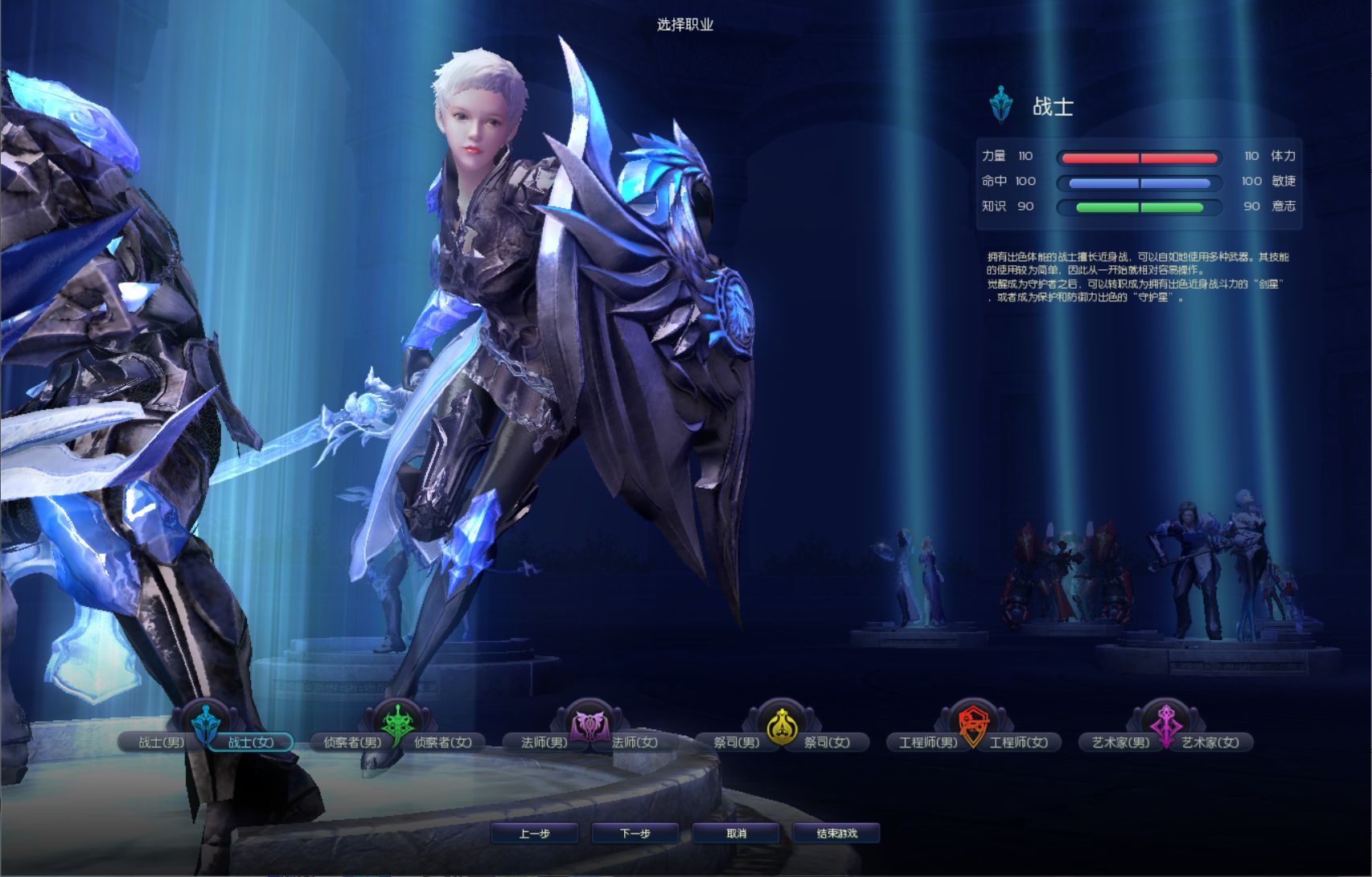Viewport: 1372px width, 877px height.
Task: Pick the male Scout class 侦察者(男)
Action: pos(352,742)
